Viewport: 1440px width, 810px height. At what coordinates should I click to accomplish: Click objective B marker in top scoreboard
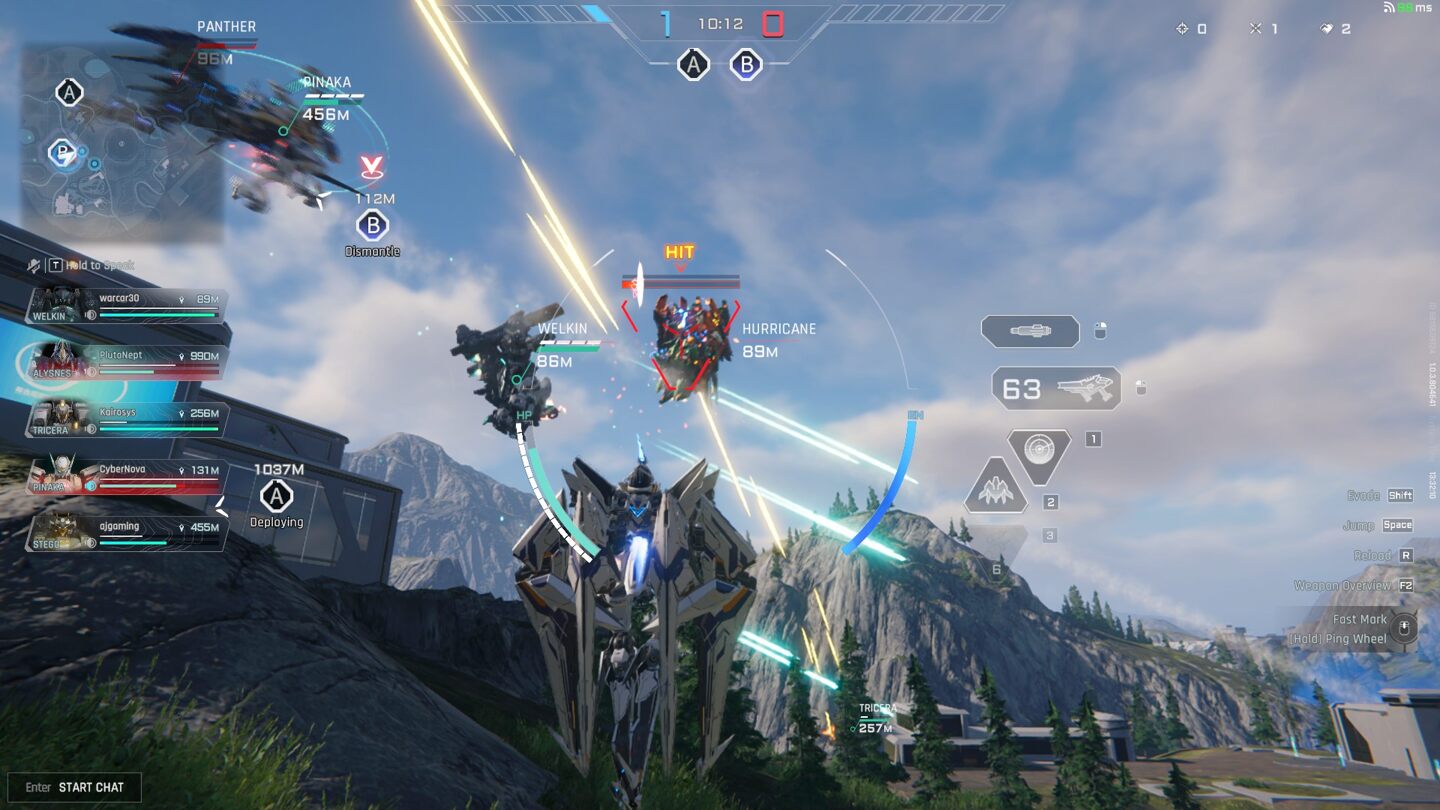745,65
